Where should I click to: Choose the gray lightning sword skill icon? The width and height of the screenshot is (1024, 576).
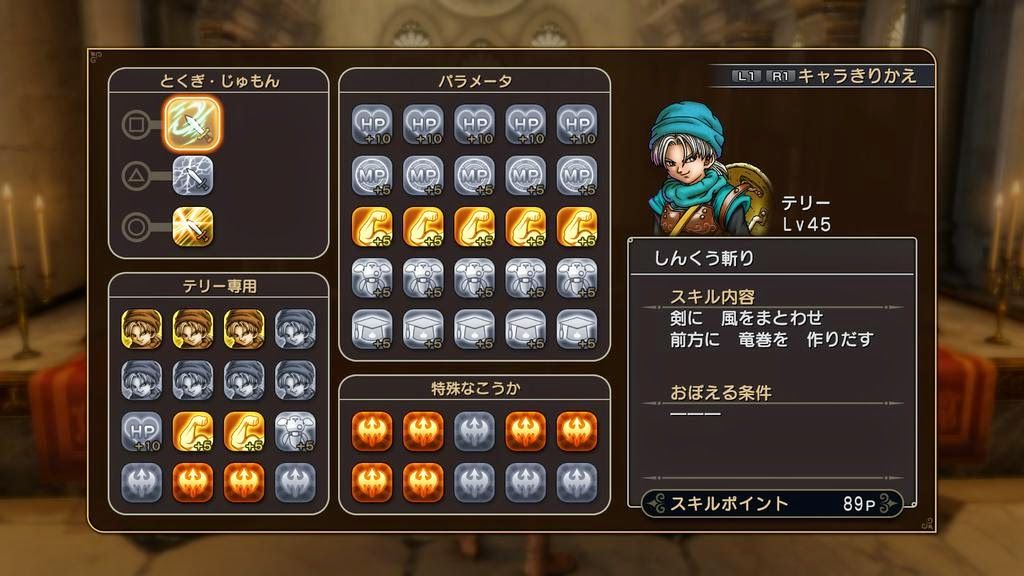pyautogui.click(x=192, y=177)
